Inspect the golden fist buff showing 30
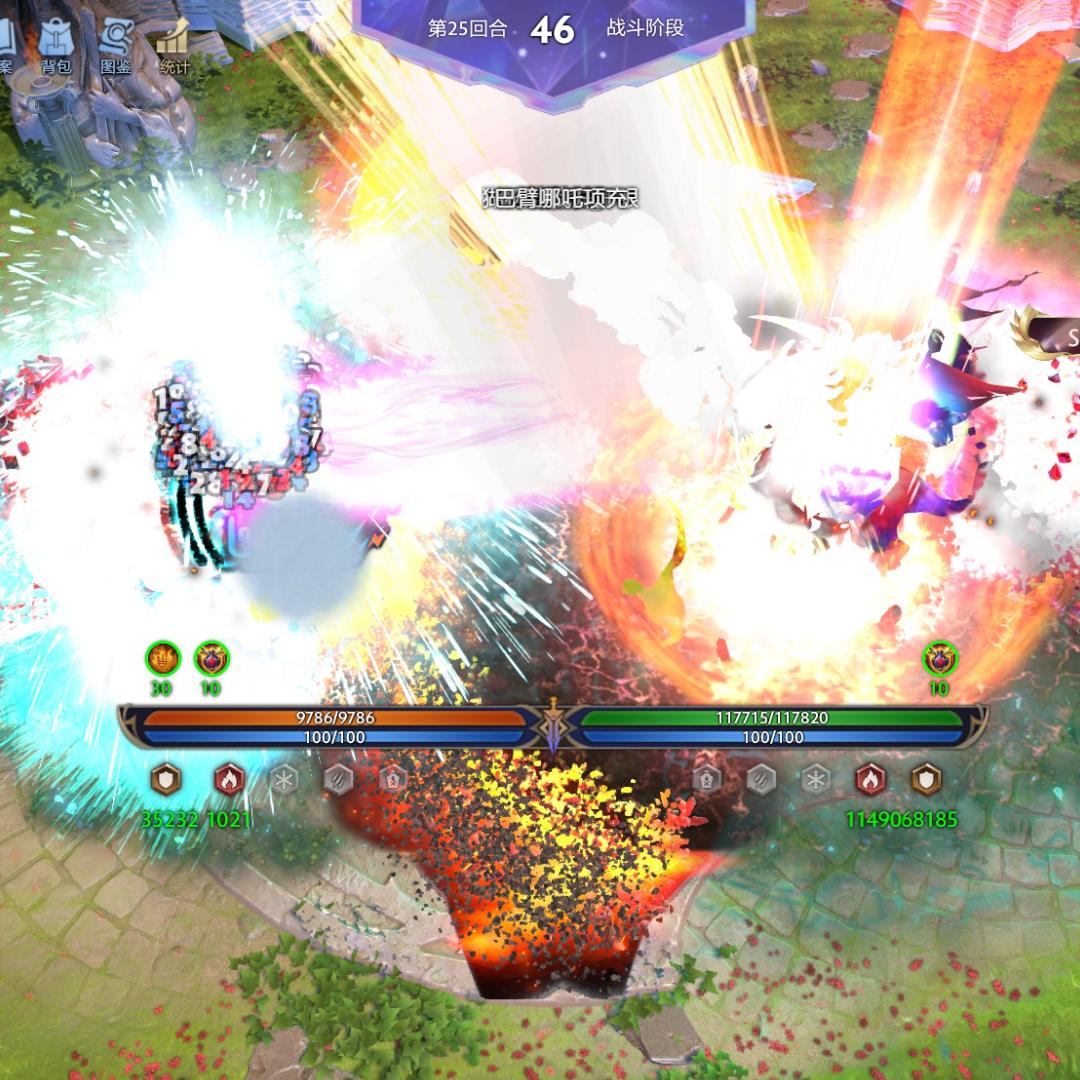The image size is (1080, 1080). [163, 658]
